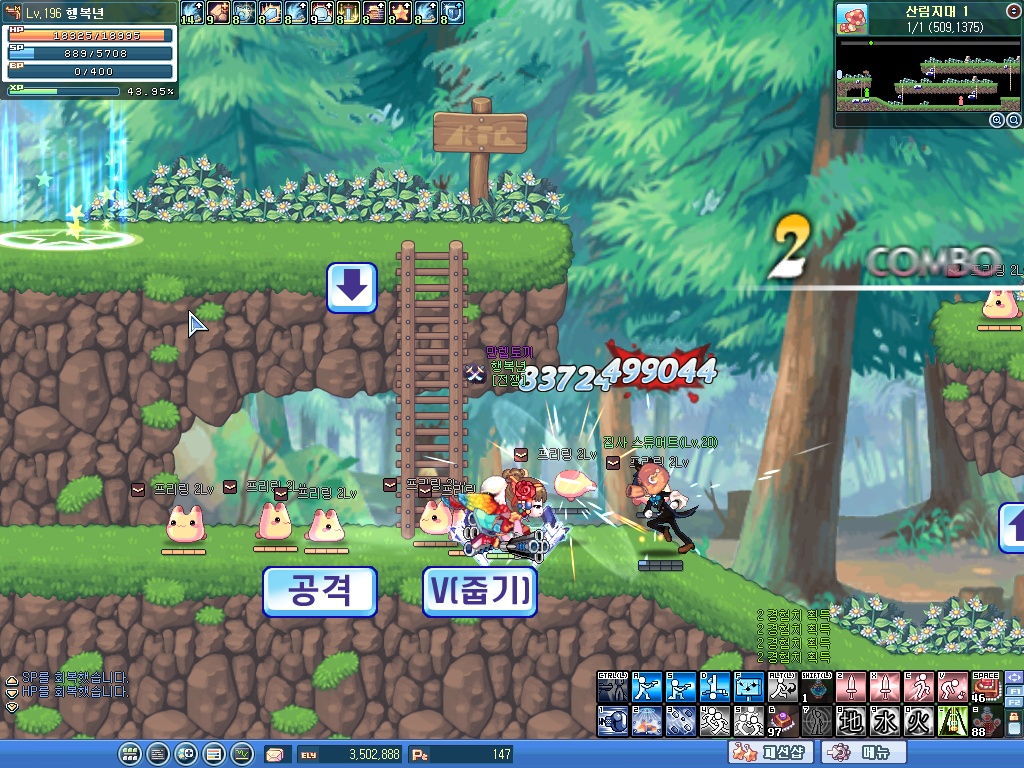Select the 水 water skill slot
This screenshot has width=1024, height=768.
tap(886, 721)
